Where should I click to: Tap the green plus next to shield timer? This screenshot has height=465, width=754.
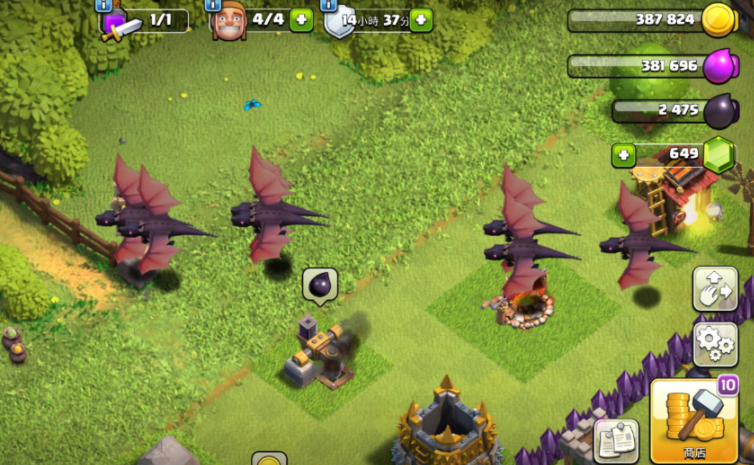(421, 20)
